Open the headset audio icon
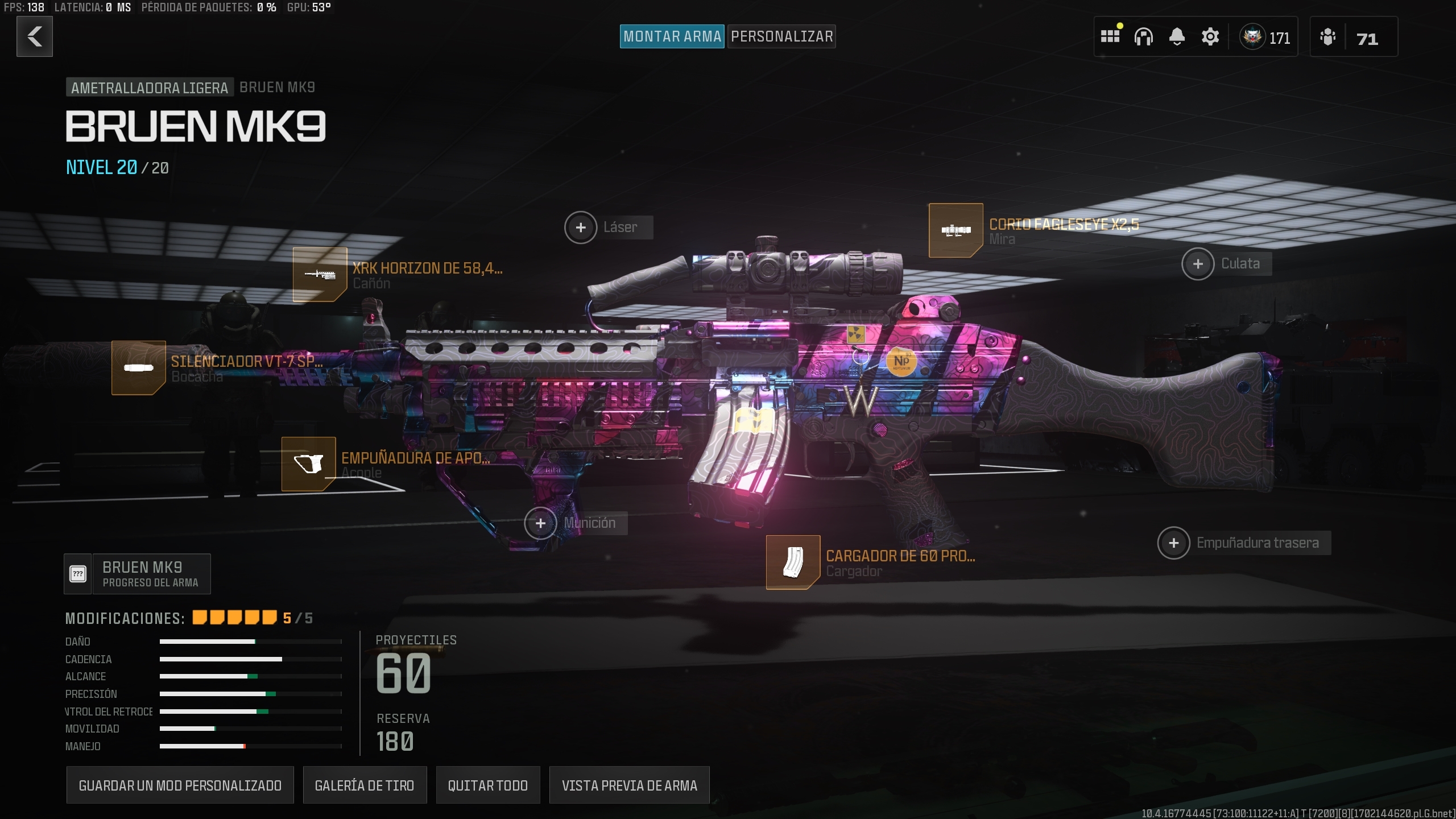The width and height of the screenshot is (1456, 819). pyautogui.click(x=1144, y=36)
